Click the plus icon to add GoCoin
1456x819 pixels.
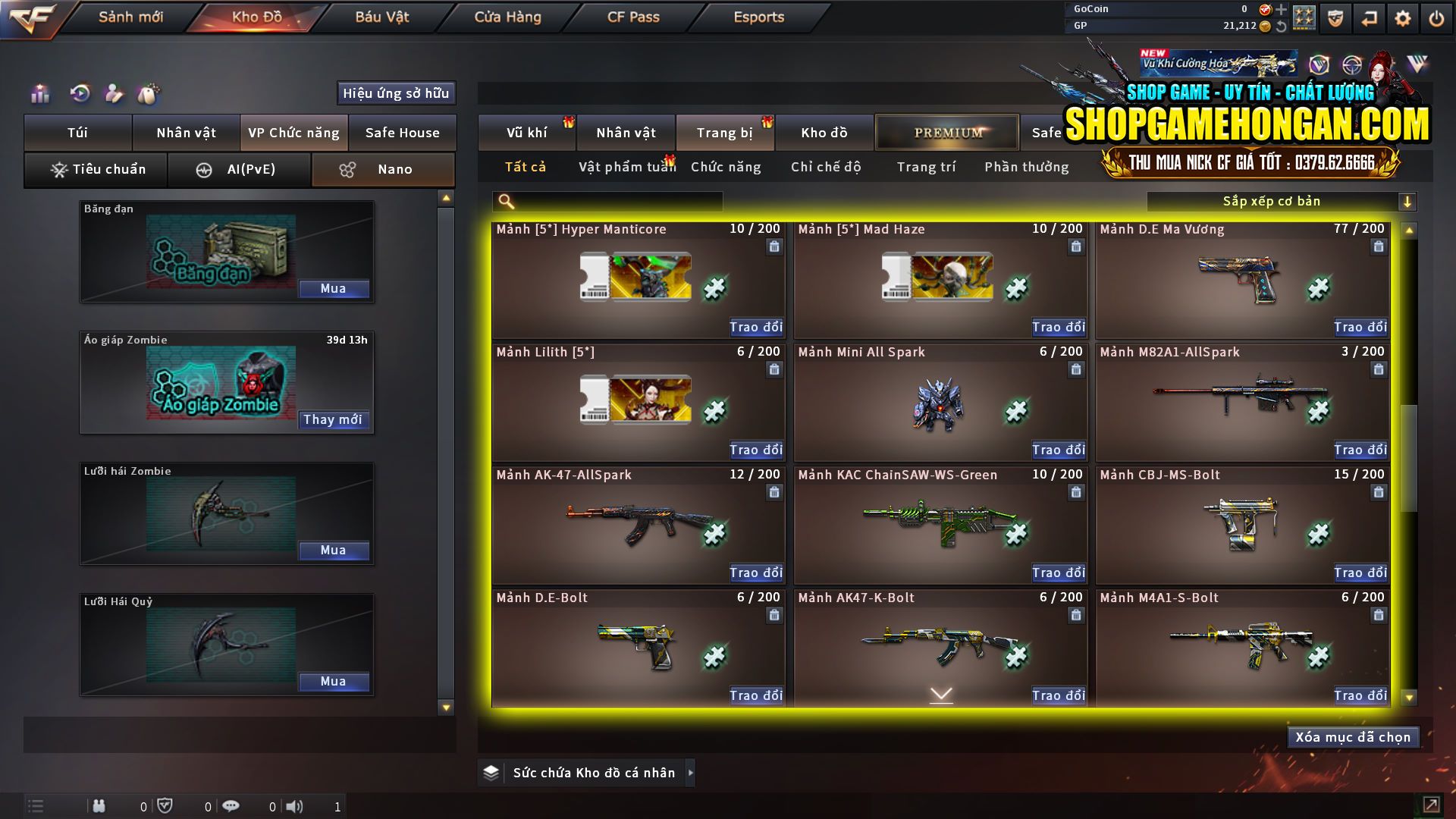tap(1282, 10)
